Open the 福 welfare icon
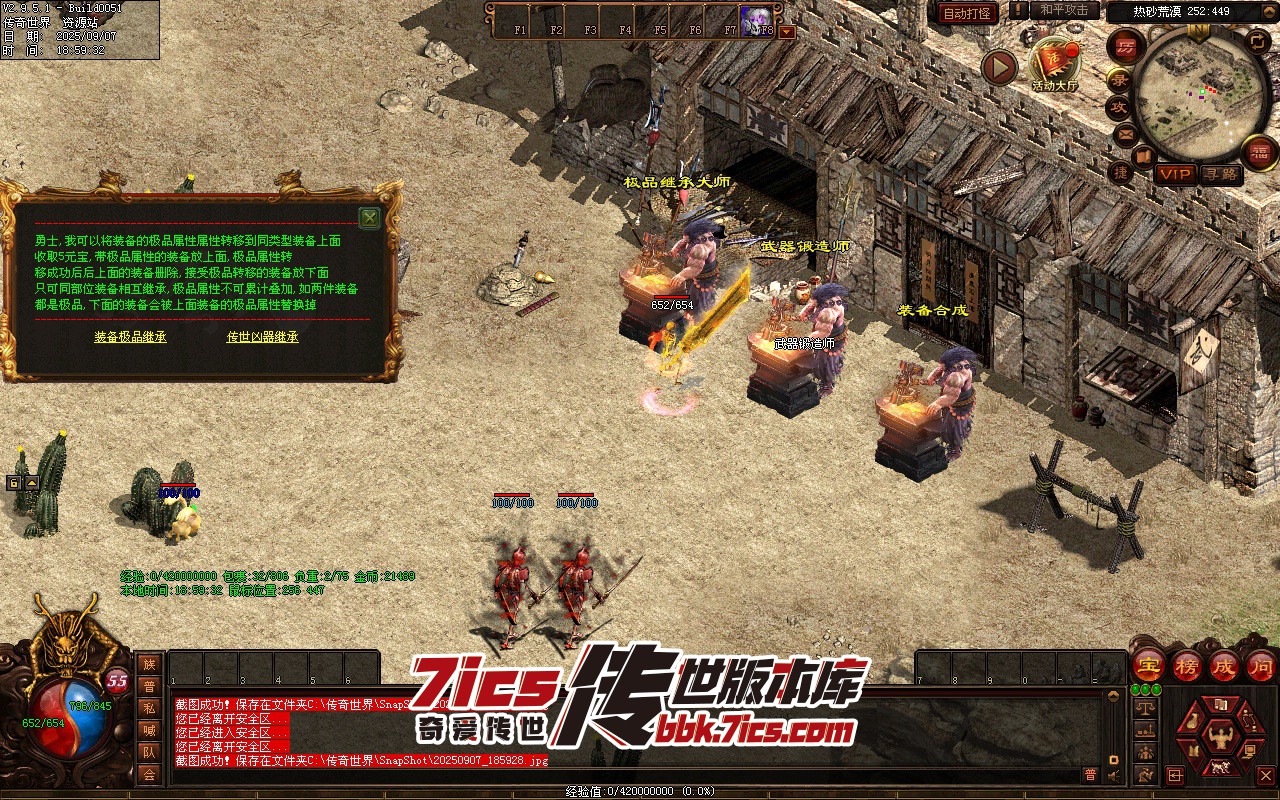Screen dimensions: 1280x800 click(x=1259, y=153)
